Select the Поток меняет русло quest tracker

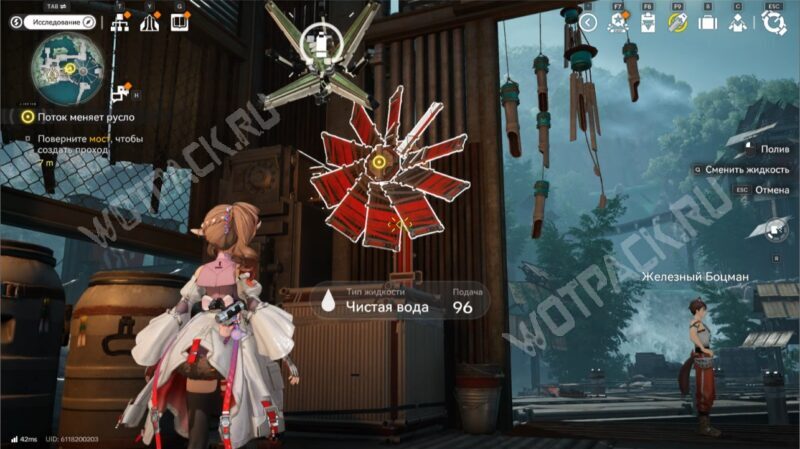(67, 116)
